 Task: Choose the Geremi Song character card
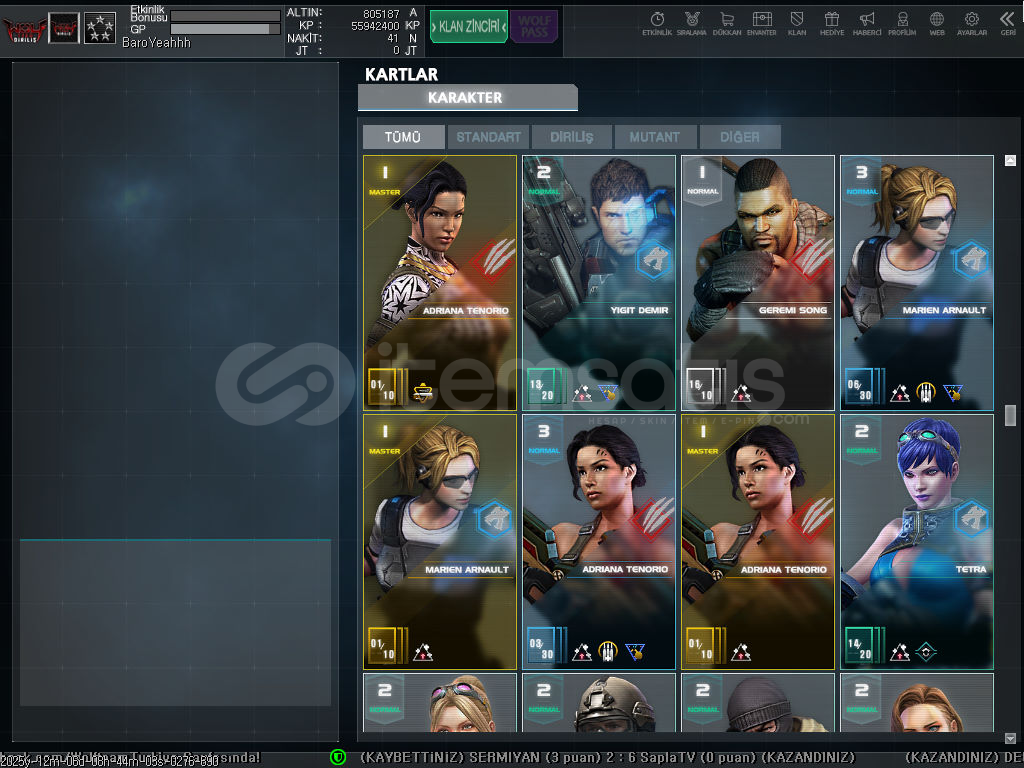tap(758, 282)
